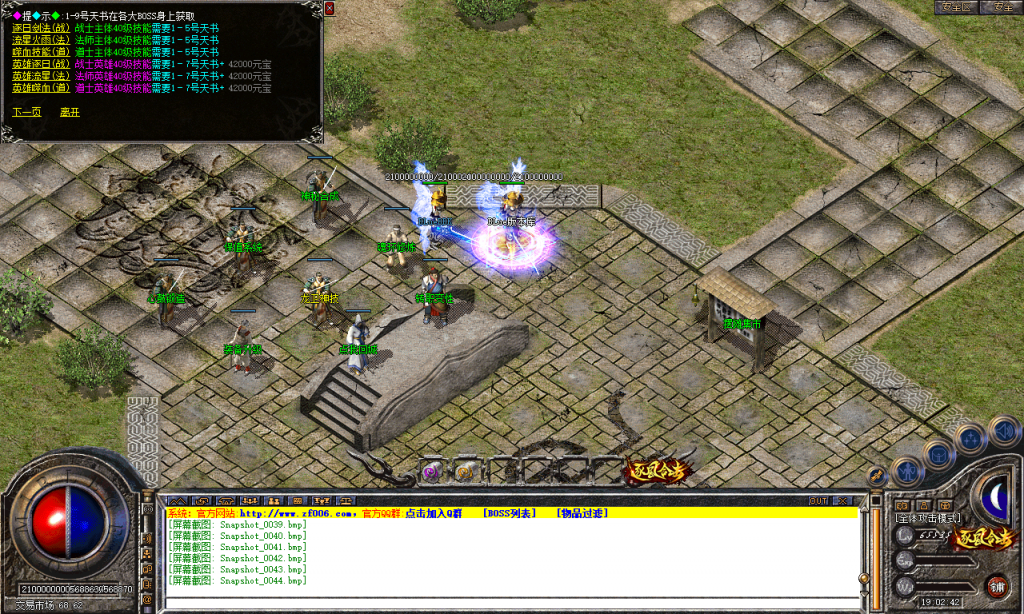Open the skills round button with three stars

coord(970,437)
